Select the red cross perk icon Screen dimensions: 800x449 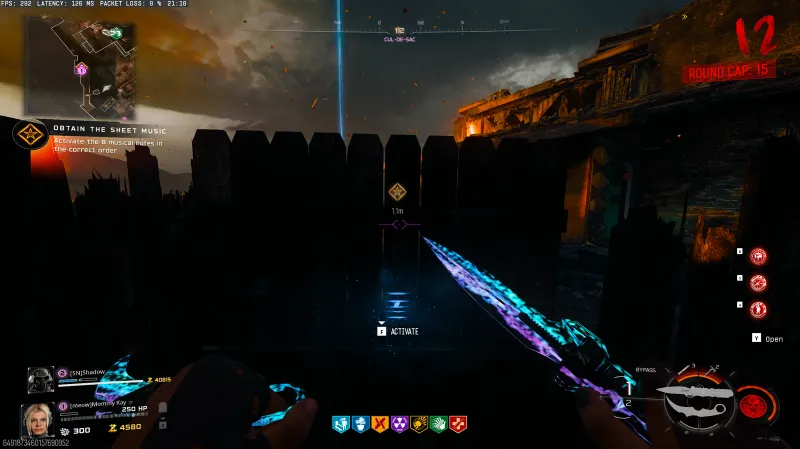coord(458,424)
